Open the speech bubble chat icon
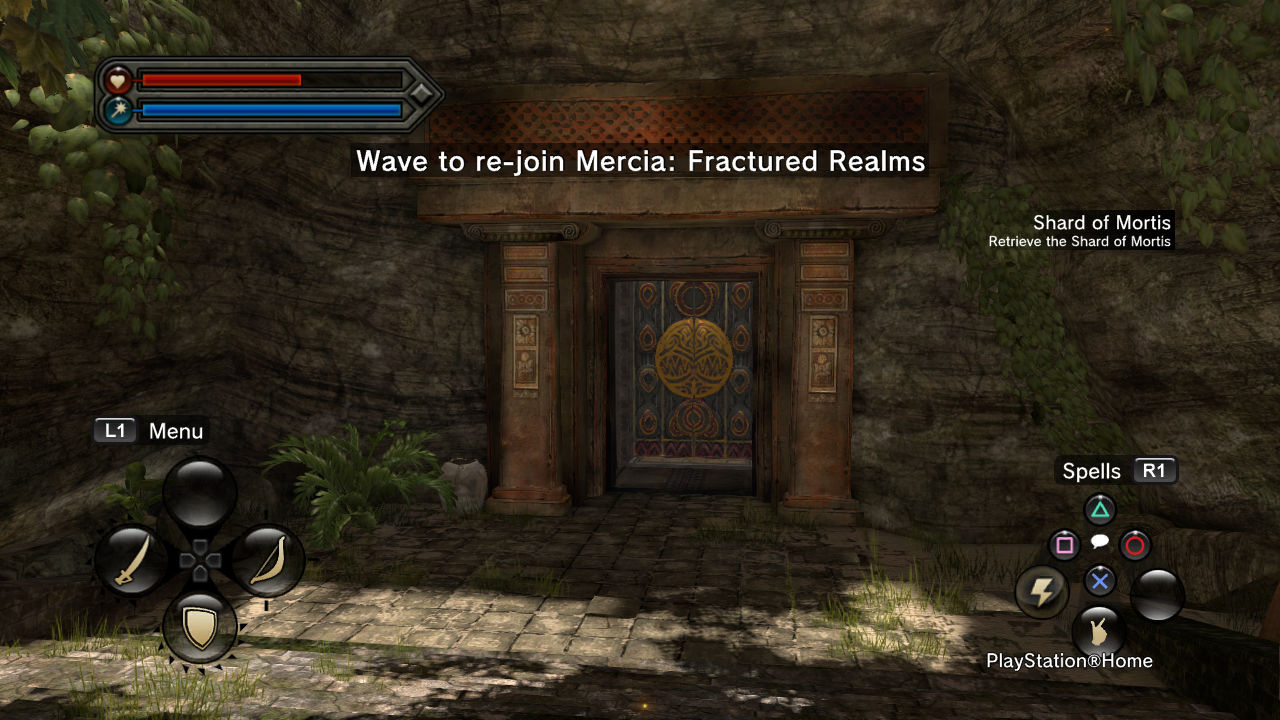The image size is (1280, 720). tap(1099, 542)
